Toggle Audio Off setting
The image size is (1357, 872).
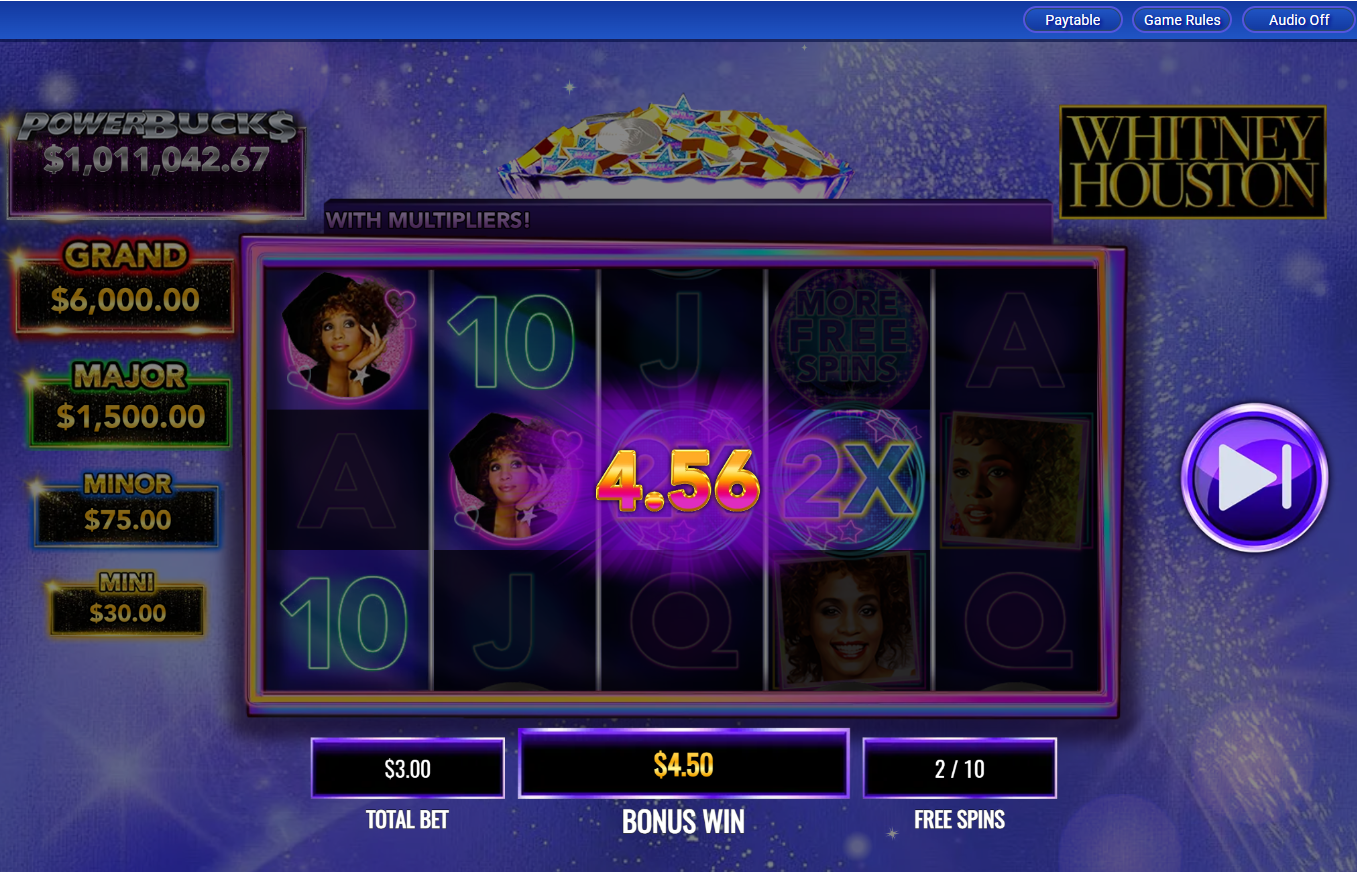1297,19
